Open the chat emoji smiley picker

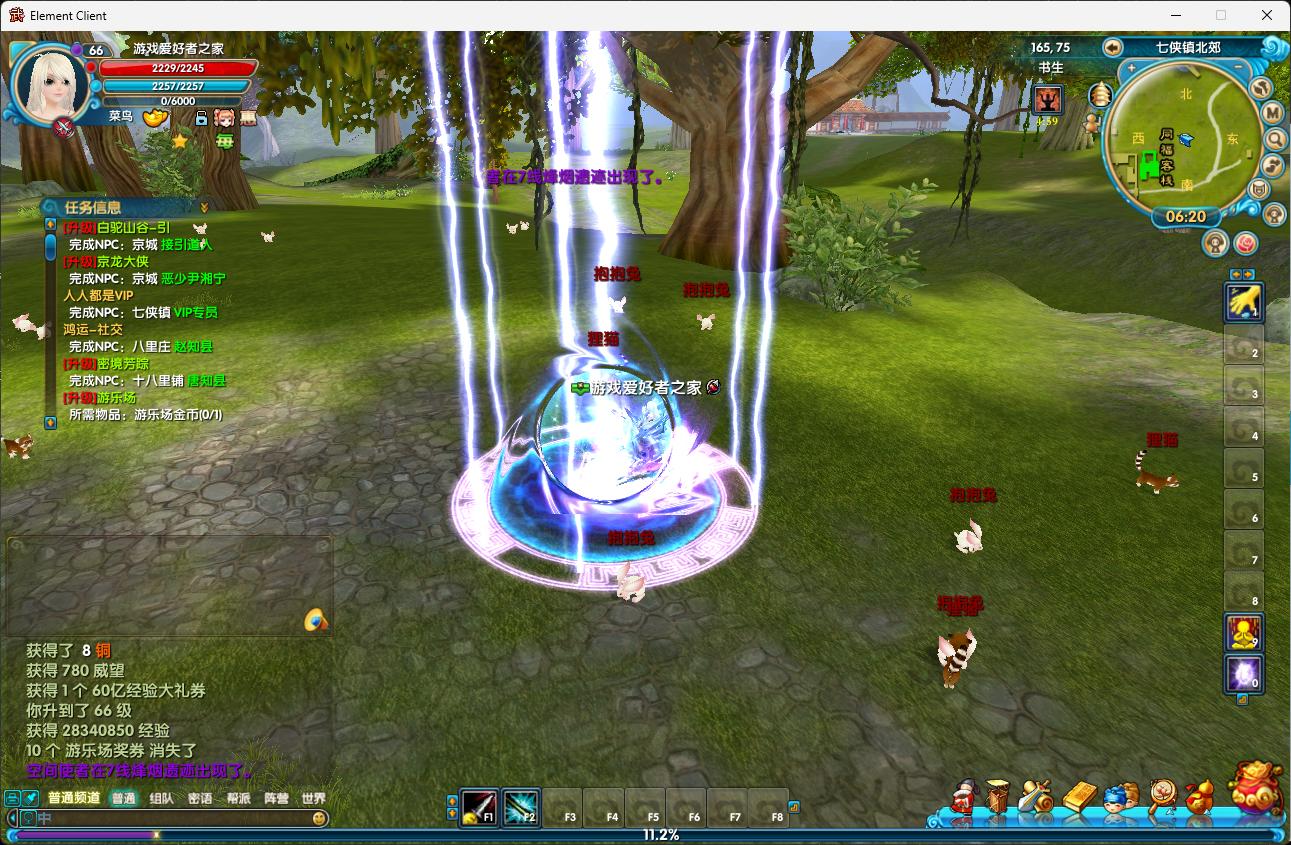pyautogui.click(x=319, y=818)
